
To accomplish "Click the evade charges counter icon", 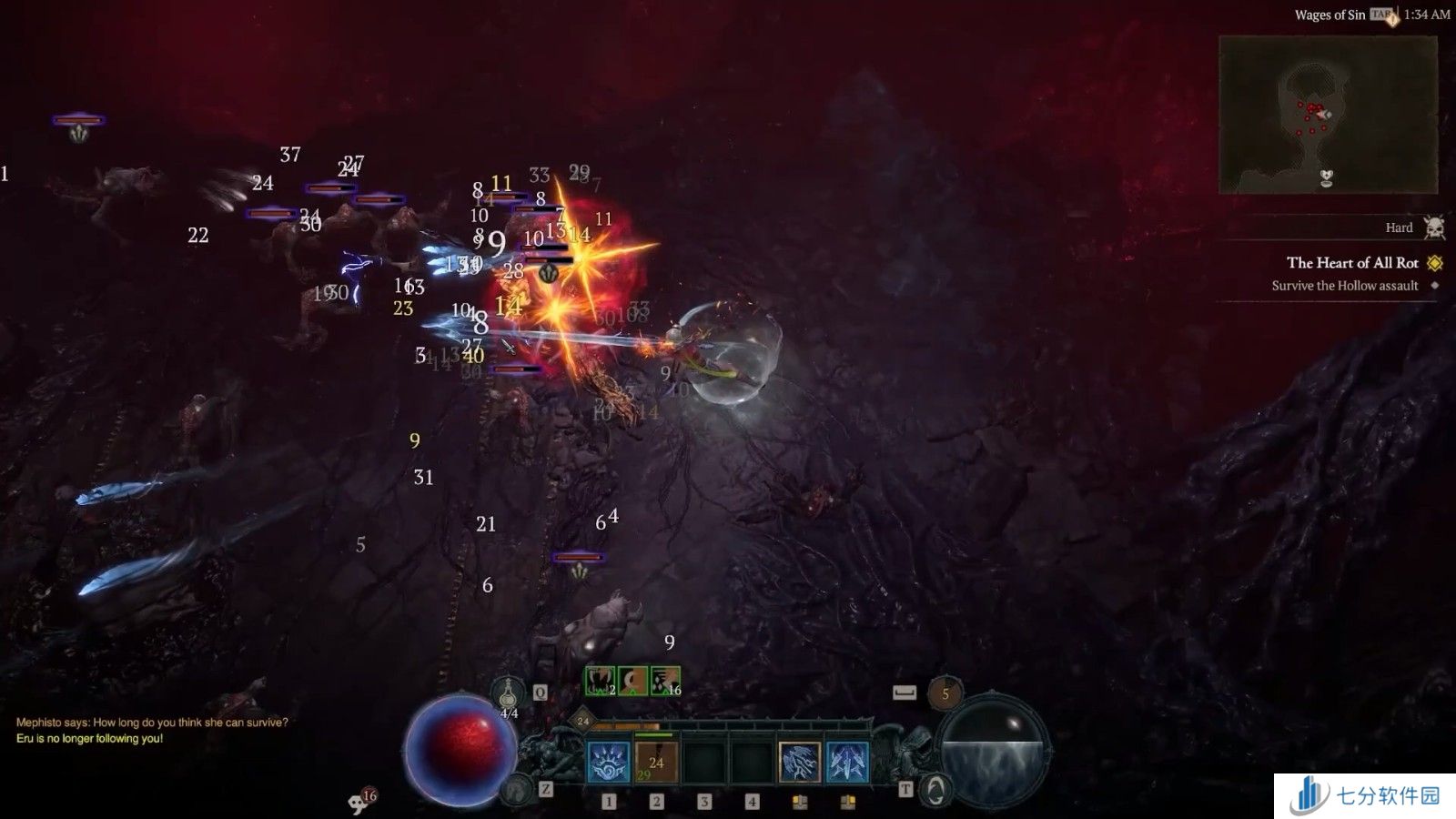I will coord(945,693).
